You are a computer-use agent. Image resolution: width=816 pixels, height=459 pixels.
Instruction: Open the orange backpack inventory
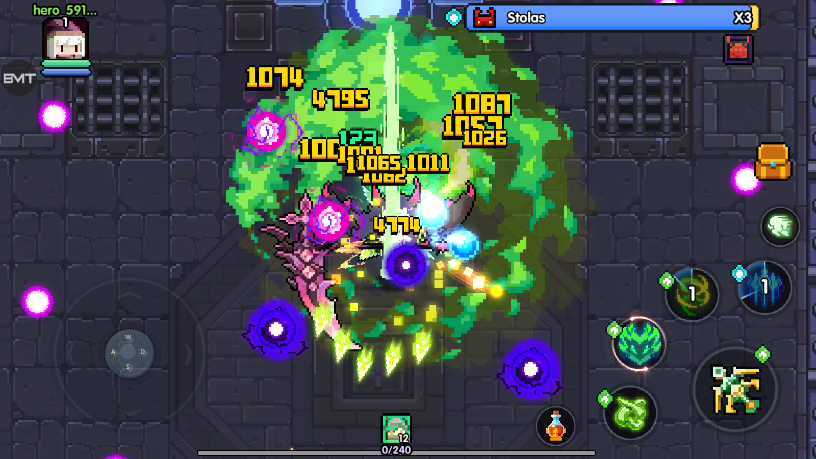(772, 161)
